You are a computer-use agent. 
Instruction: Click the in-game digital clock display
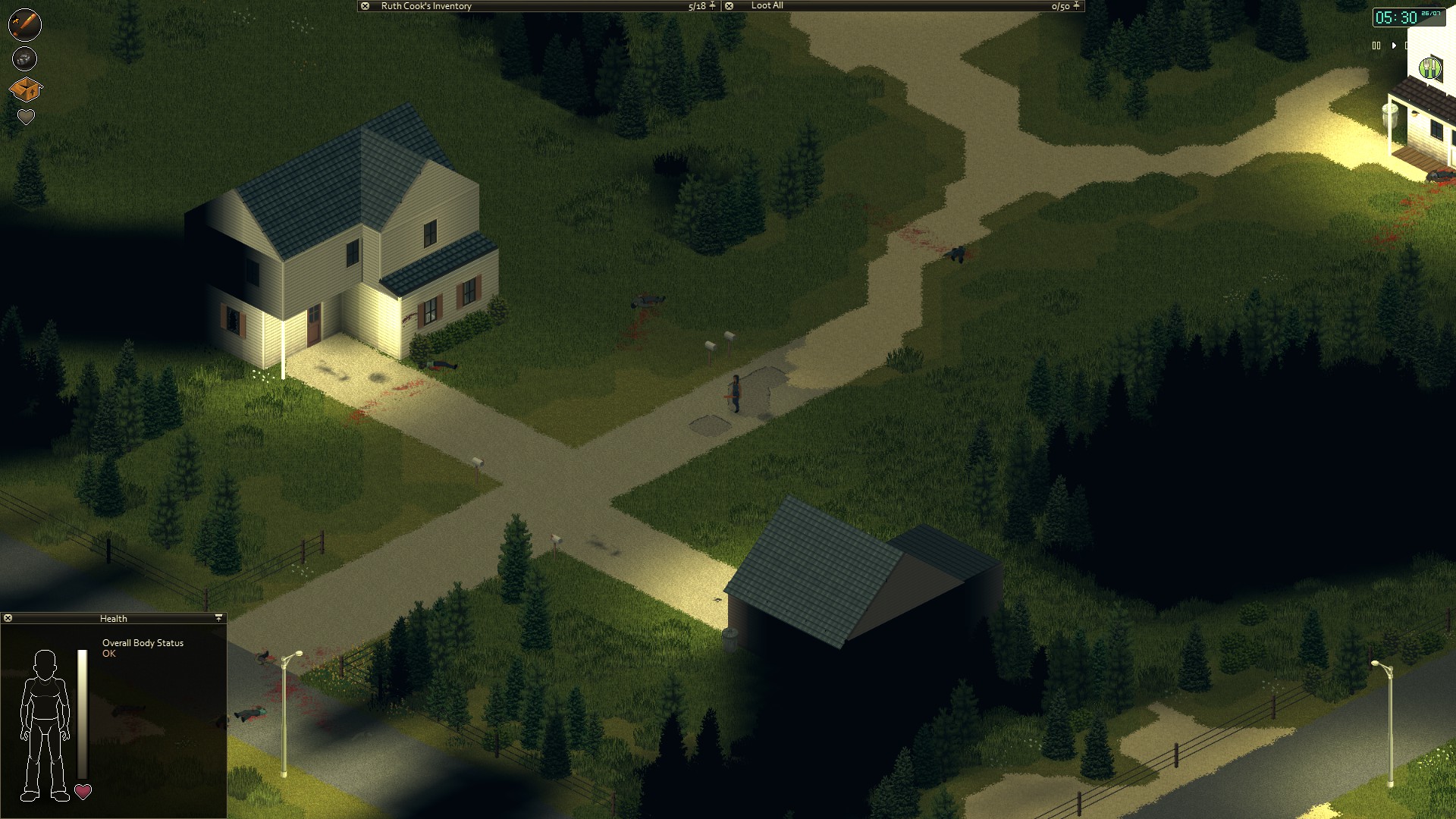point(1410,16)
